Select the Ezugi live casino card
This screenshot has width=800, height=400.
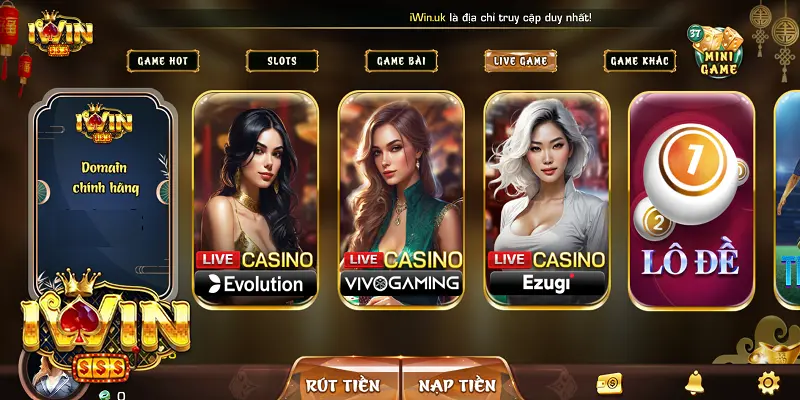547,198
